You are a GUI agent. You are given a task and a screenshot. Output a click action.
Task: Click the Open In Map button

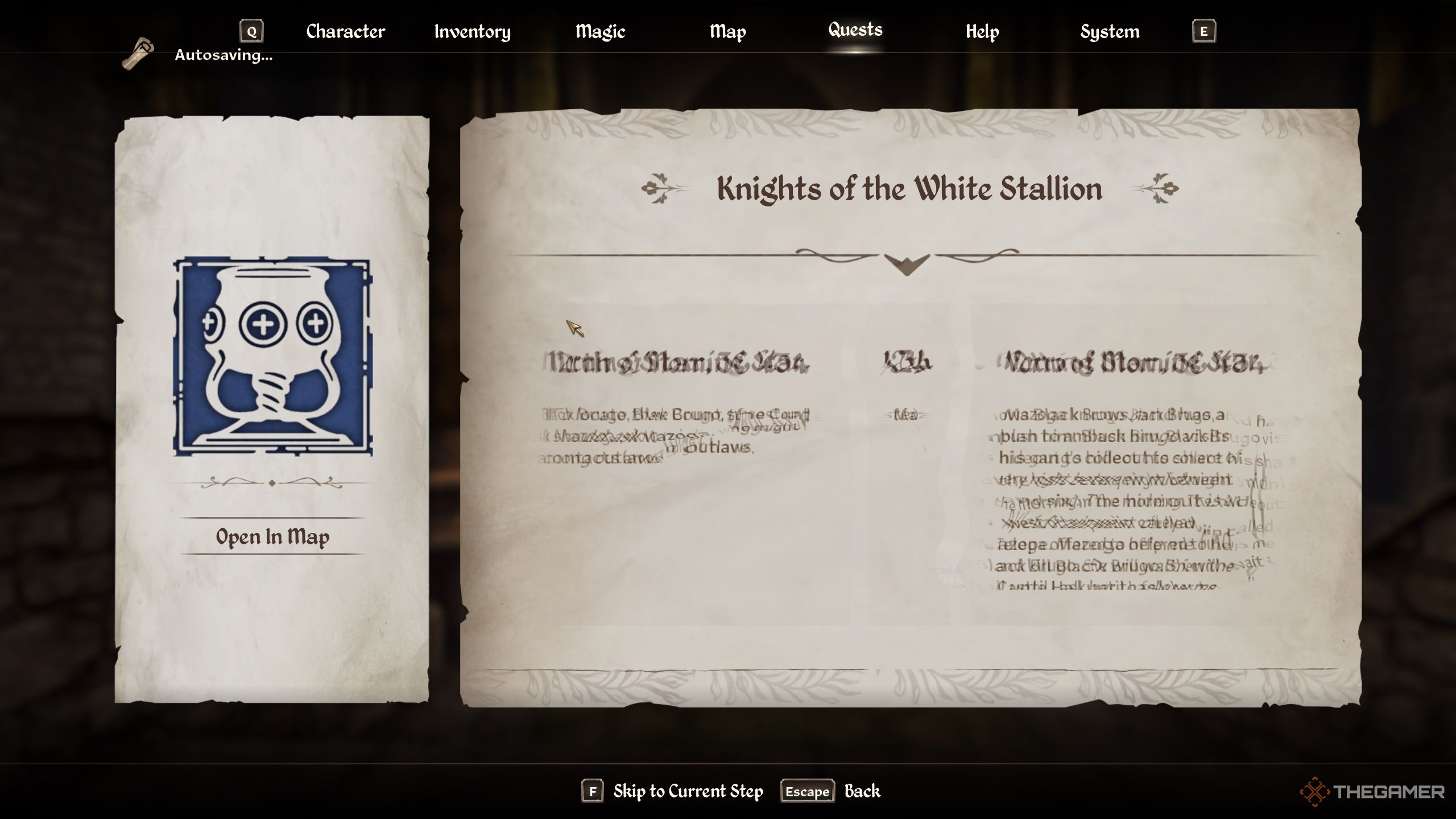272,536
